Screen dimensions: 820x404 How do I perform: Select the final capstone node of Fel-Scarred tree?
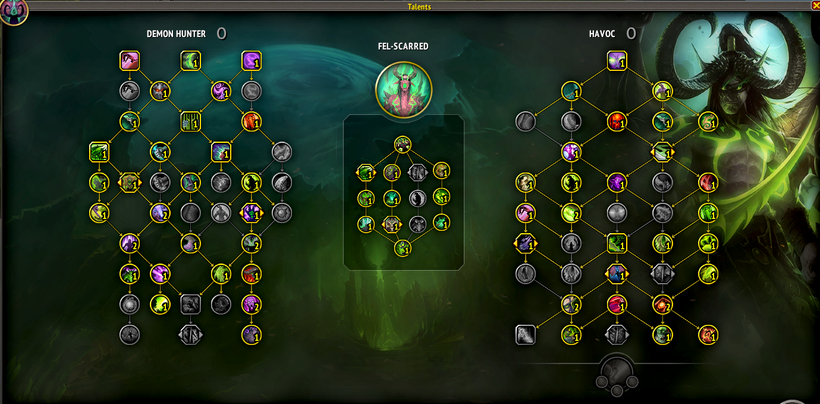(402, 248)
